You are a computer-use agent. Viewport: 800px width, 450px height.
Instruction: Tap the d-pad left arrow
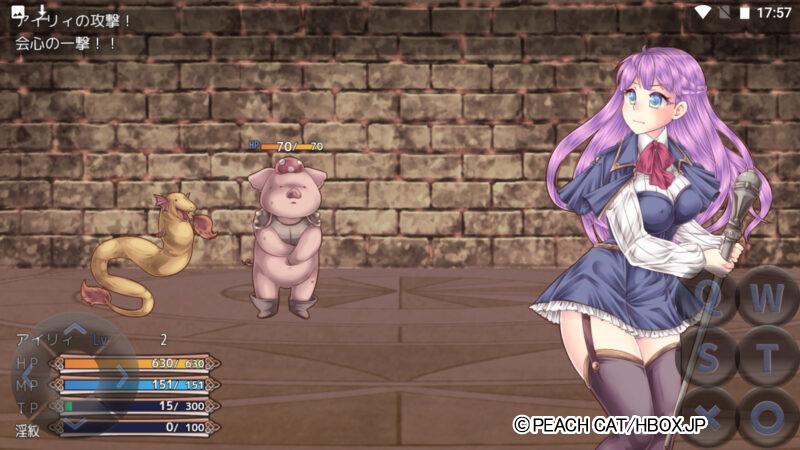[x=29, y=375]
